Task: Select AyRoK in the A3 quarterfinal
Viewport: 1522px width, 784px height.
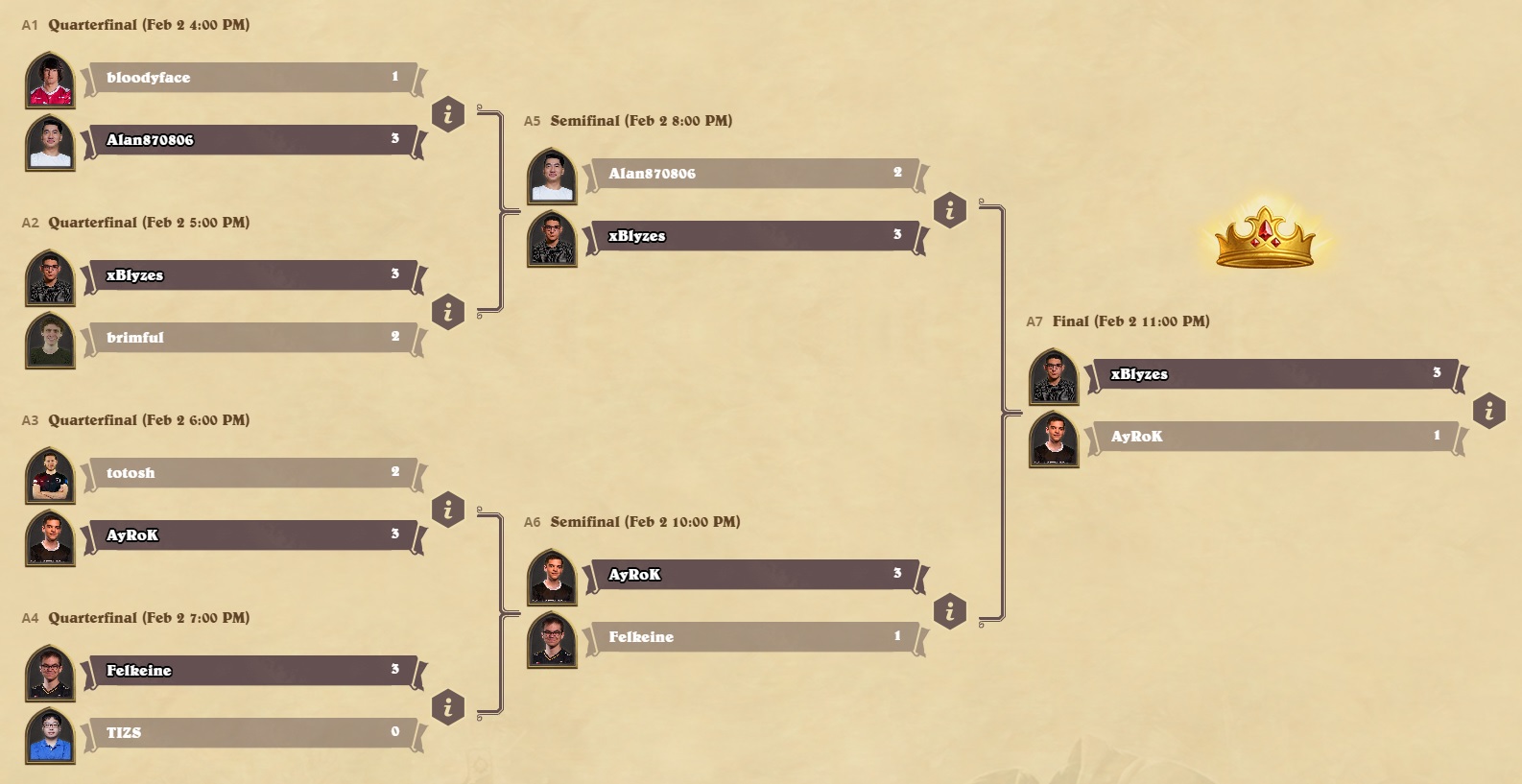Action: pyautogui.click(x=251, y=535)
